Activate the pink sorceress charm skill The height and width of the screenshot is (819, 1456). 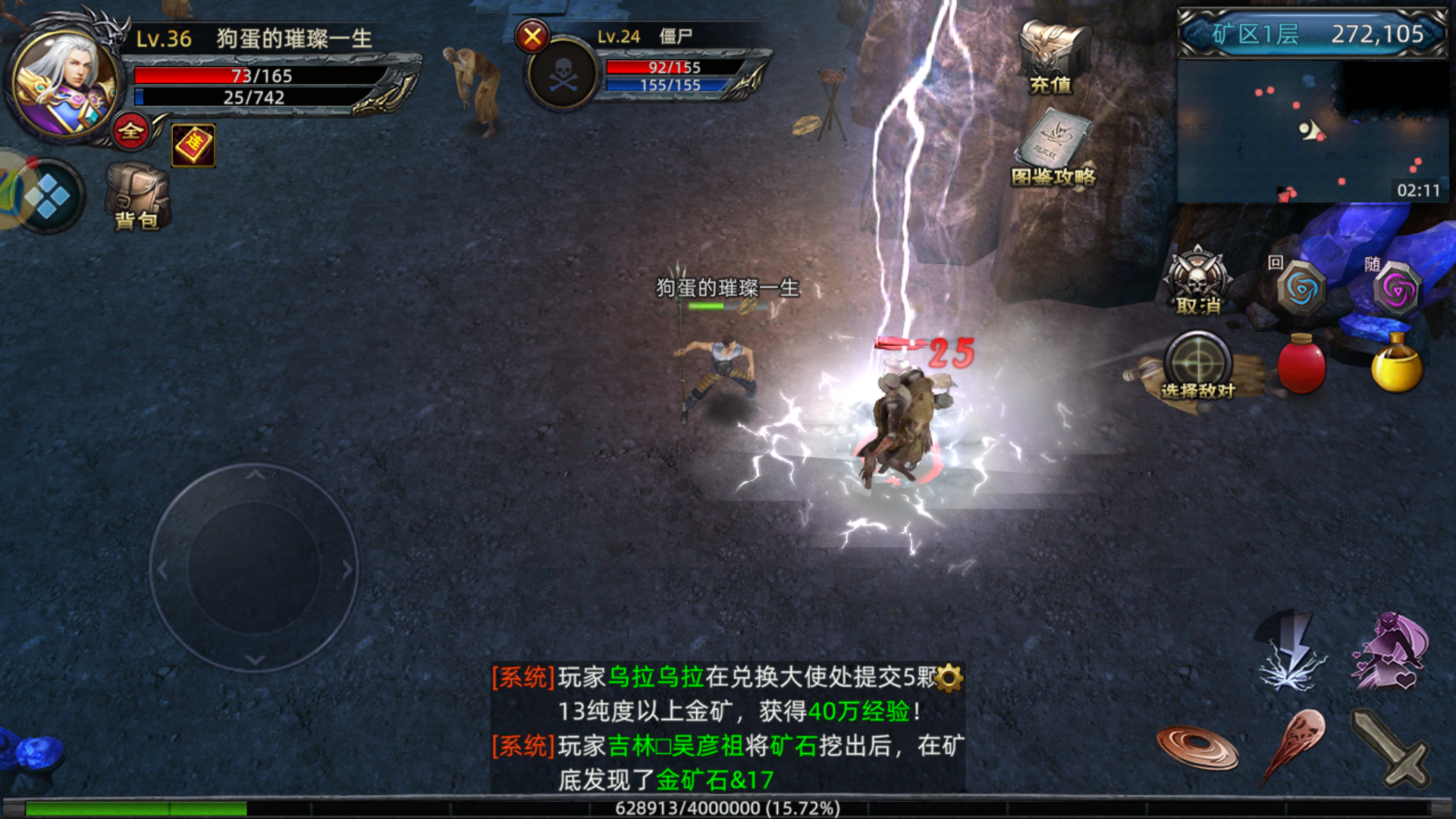click(1391, 652)
